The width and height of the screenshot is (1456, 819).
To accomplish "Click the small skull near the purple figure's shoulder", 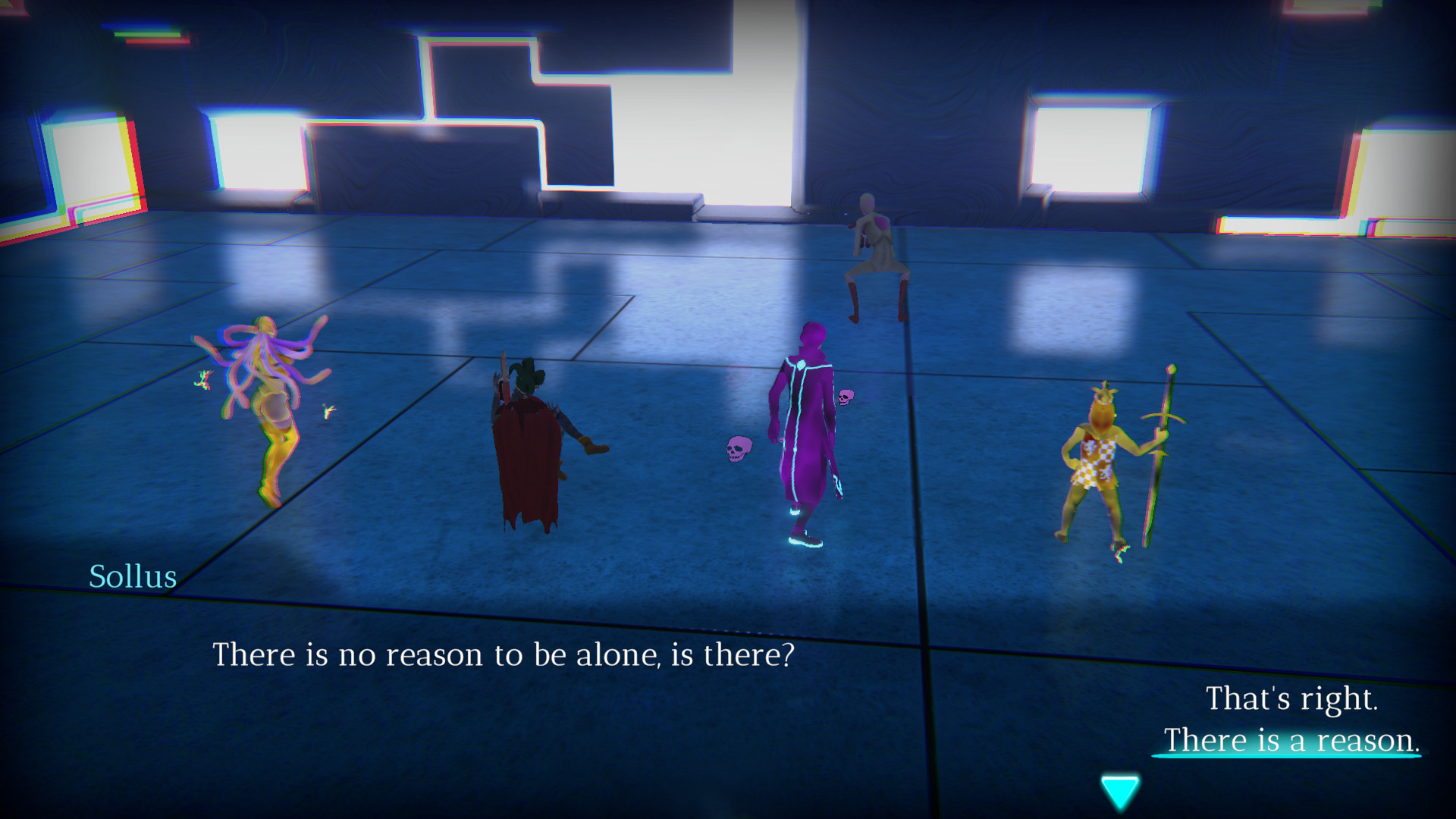I will tap(847, 396).
